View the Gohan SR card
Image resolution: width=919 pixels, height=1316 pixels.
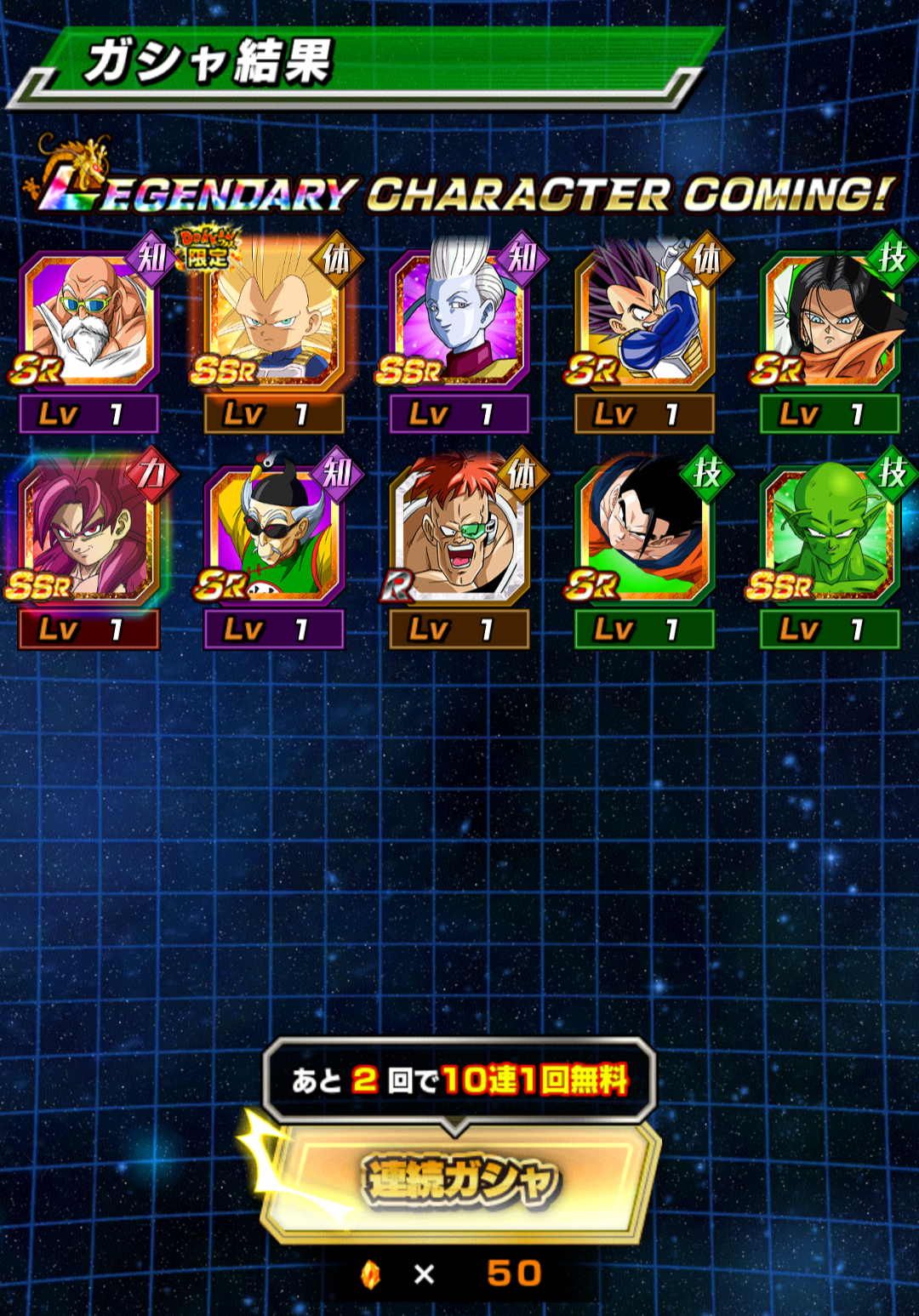coord(644,534)
